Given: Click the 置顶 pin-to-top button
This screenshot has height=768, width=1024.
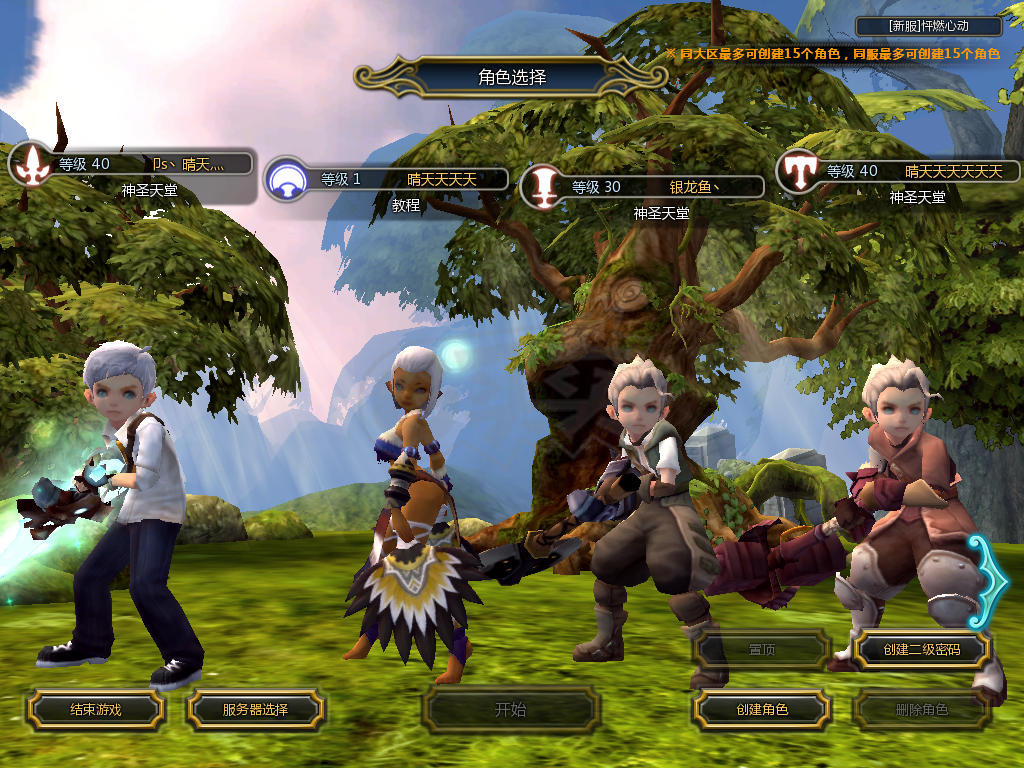Looking at the screenshot, I should tap(761, 650).
